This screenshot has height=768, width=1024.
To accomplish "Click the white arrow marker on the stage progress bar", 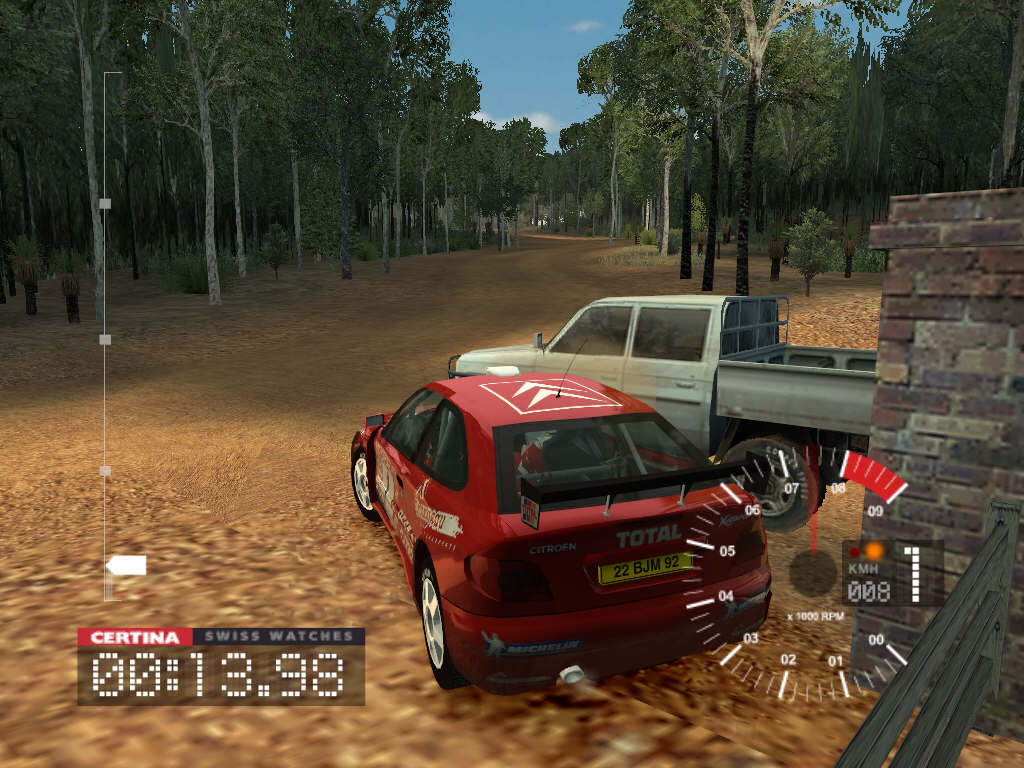I will point(126,565).
